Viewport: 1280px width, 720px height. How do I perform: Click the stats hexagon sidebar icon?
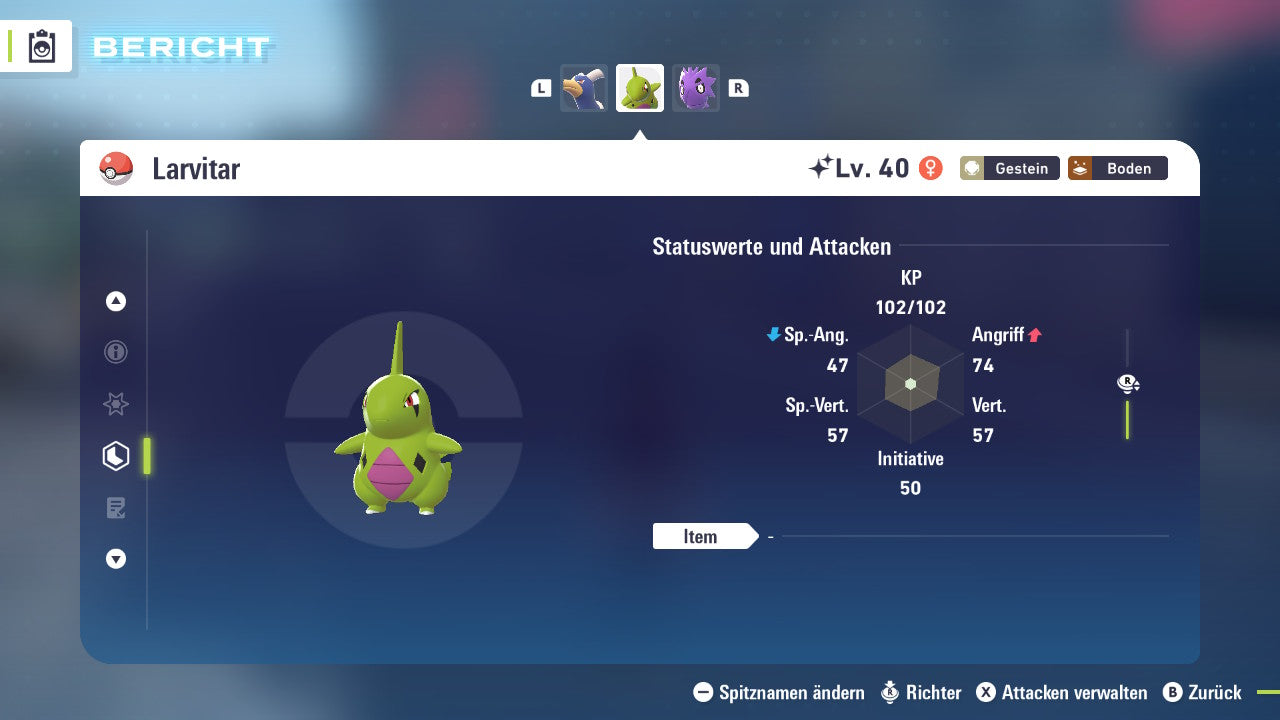coord(115,455)
